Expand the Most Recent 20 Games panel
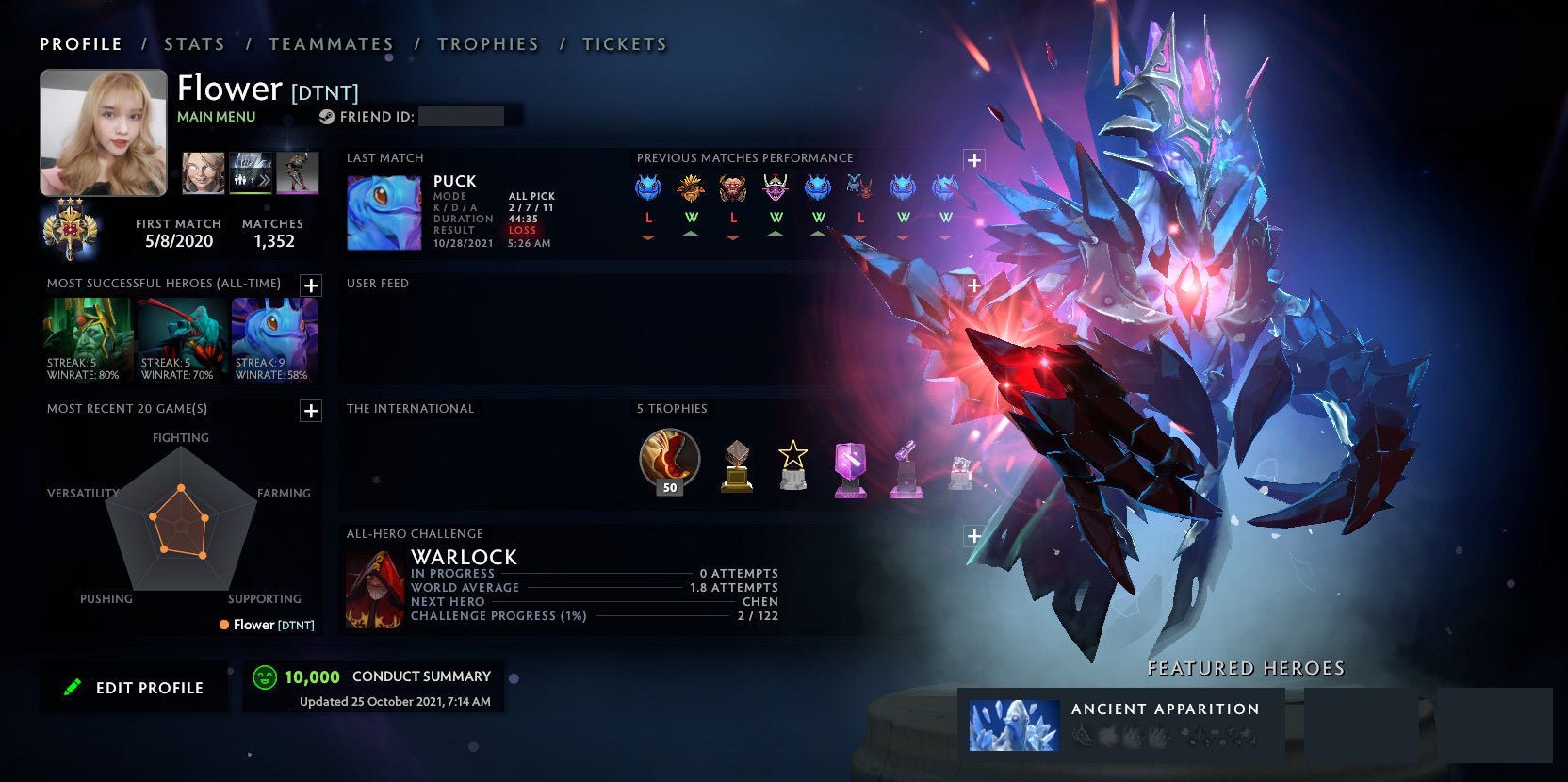 (x=310, y=411)
